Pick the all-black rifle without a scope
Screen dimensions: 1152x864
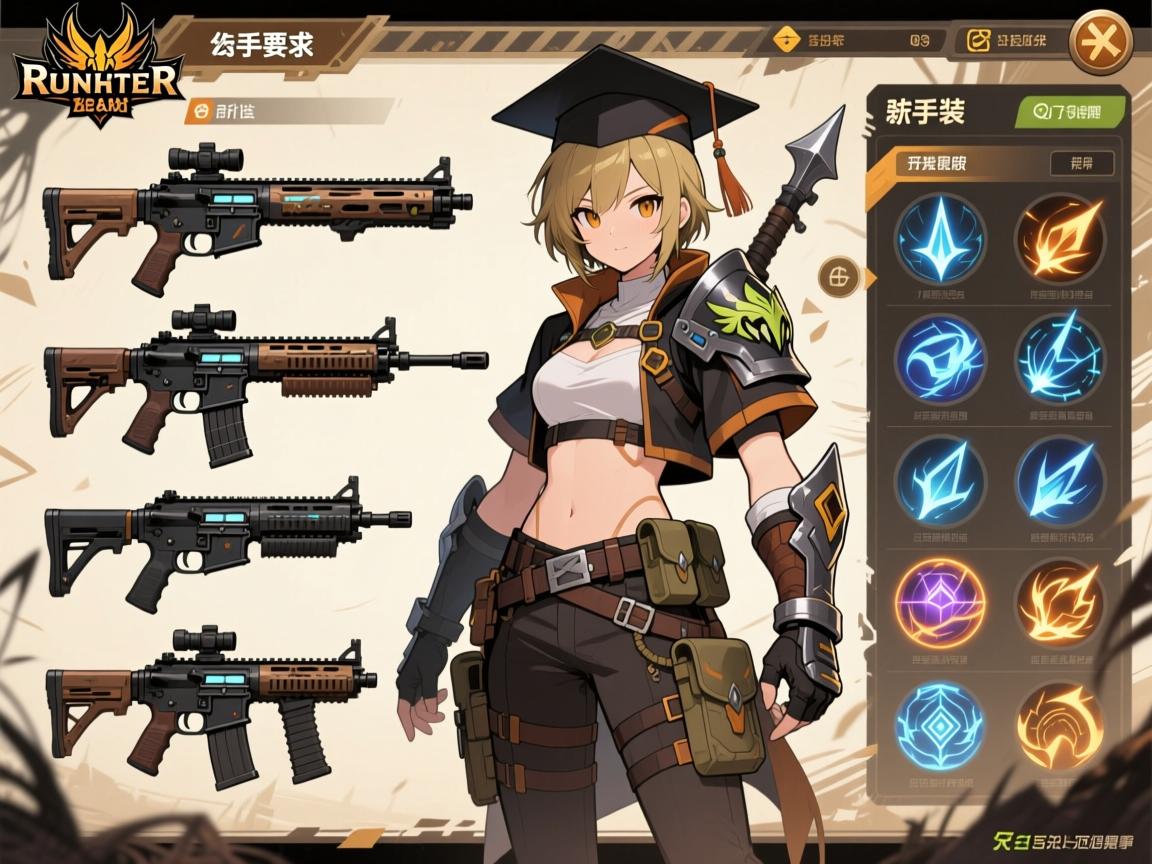tap(228, 538)
